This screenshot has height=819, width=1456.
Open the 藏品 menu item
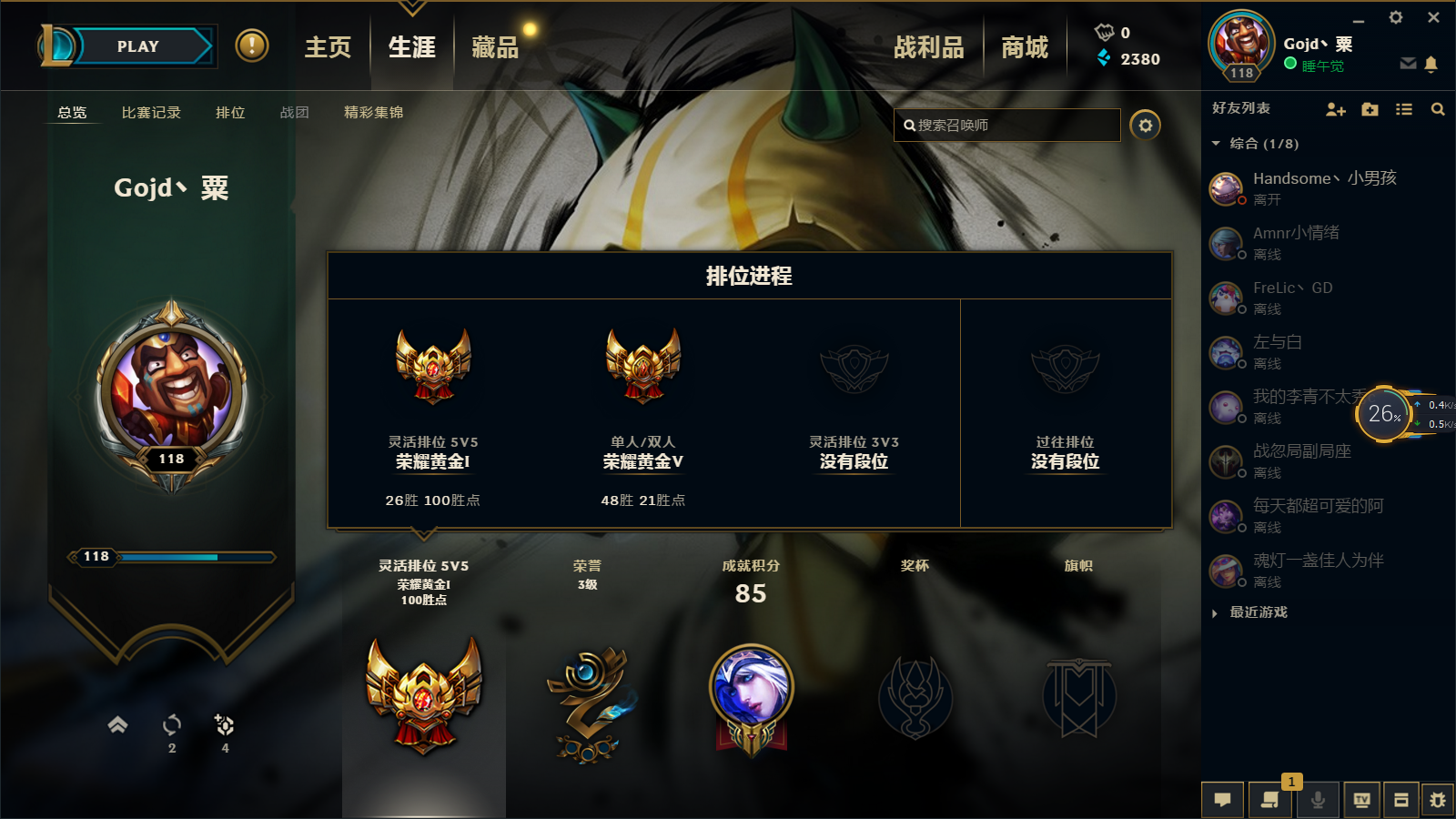pyautogui.click(x=494, y=50)
